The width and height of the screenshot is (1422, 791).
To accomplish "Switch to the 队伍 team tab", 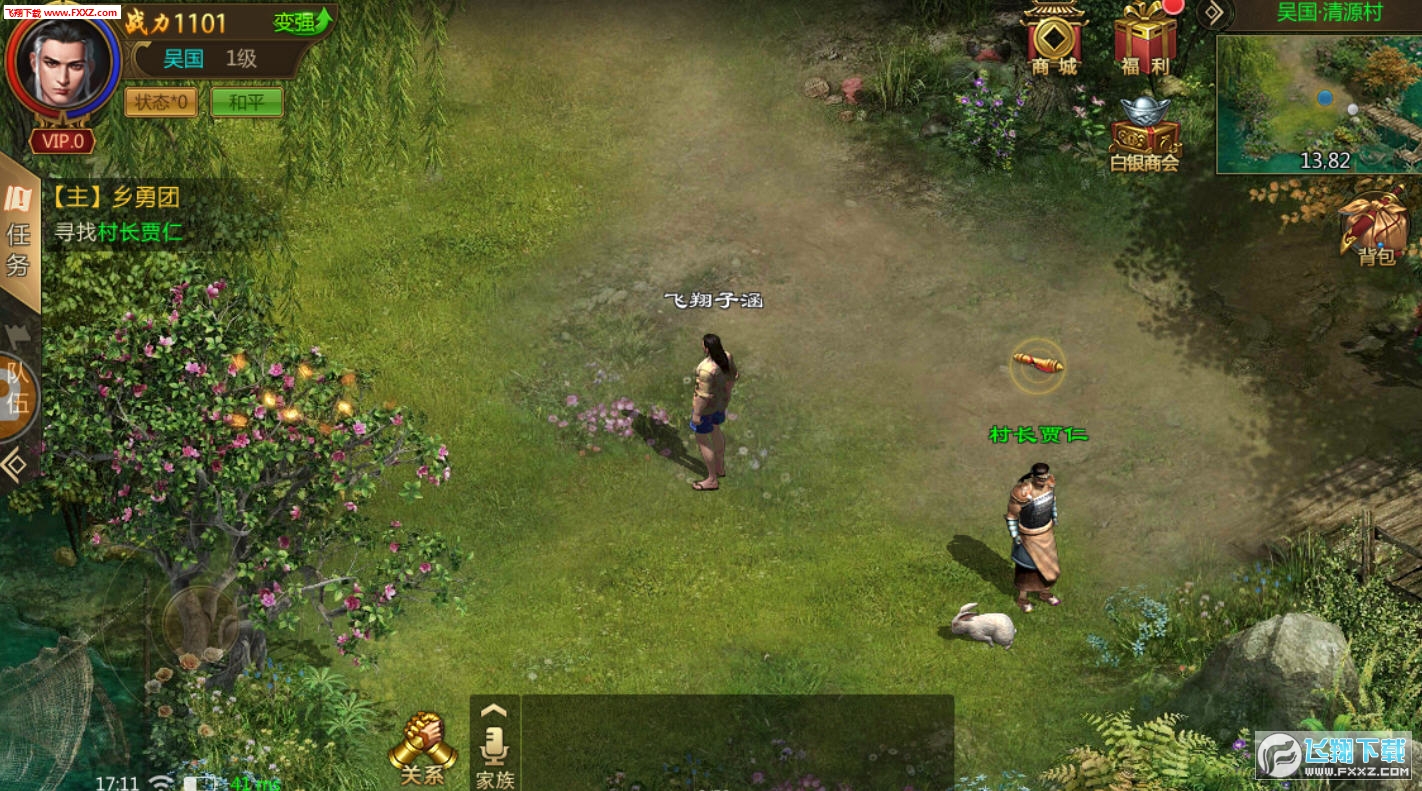I will coord(18,392).
